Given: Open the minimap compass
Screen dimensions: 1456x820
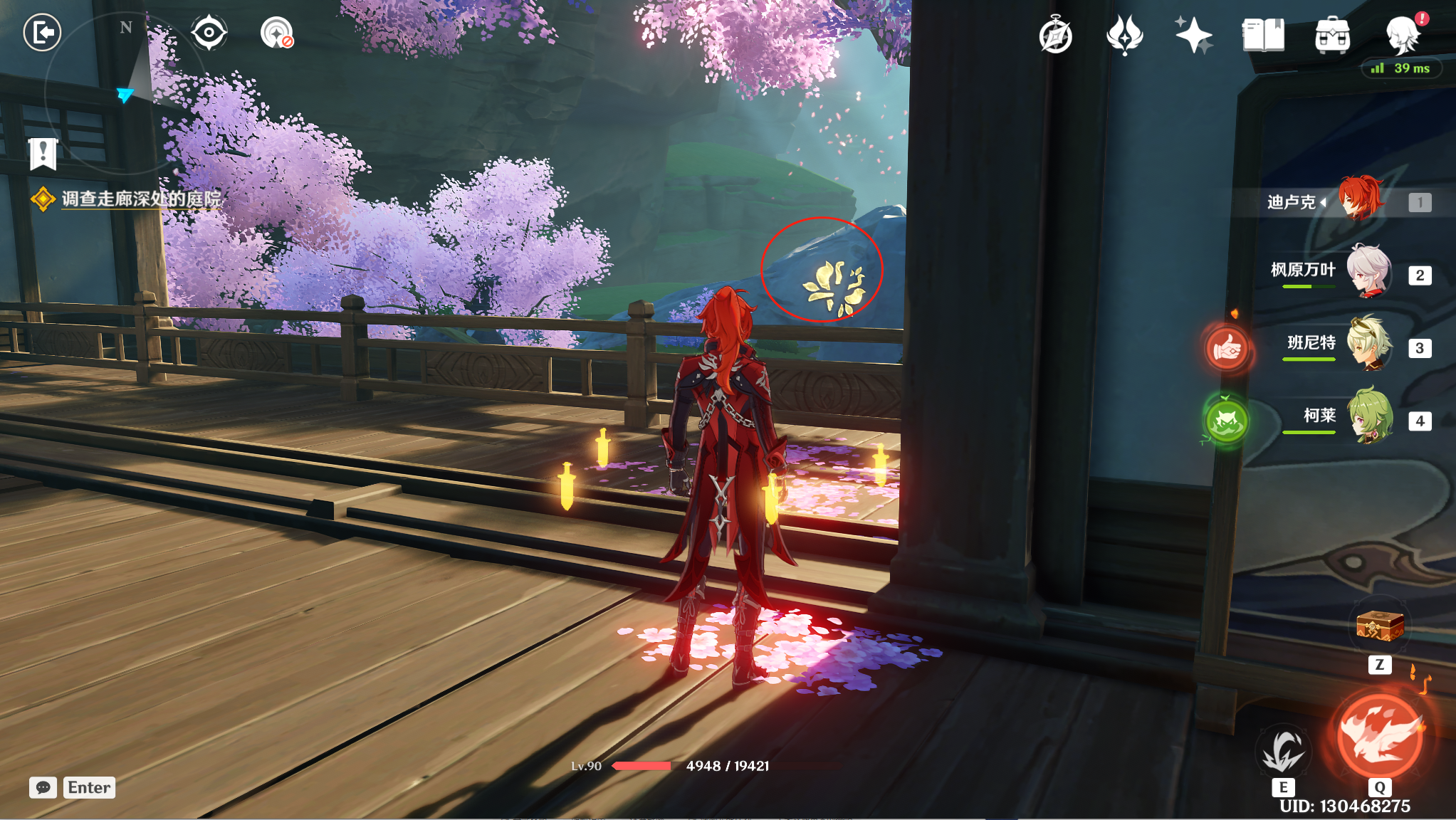Looking at the screenshot, I should [x=125, y=93].
